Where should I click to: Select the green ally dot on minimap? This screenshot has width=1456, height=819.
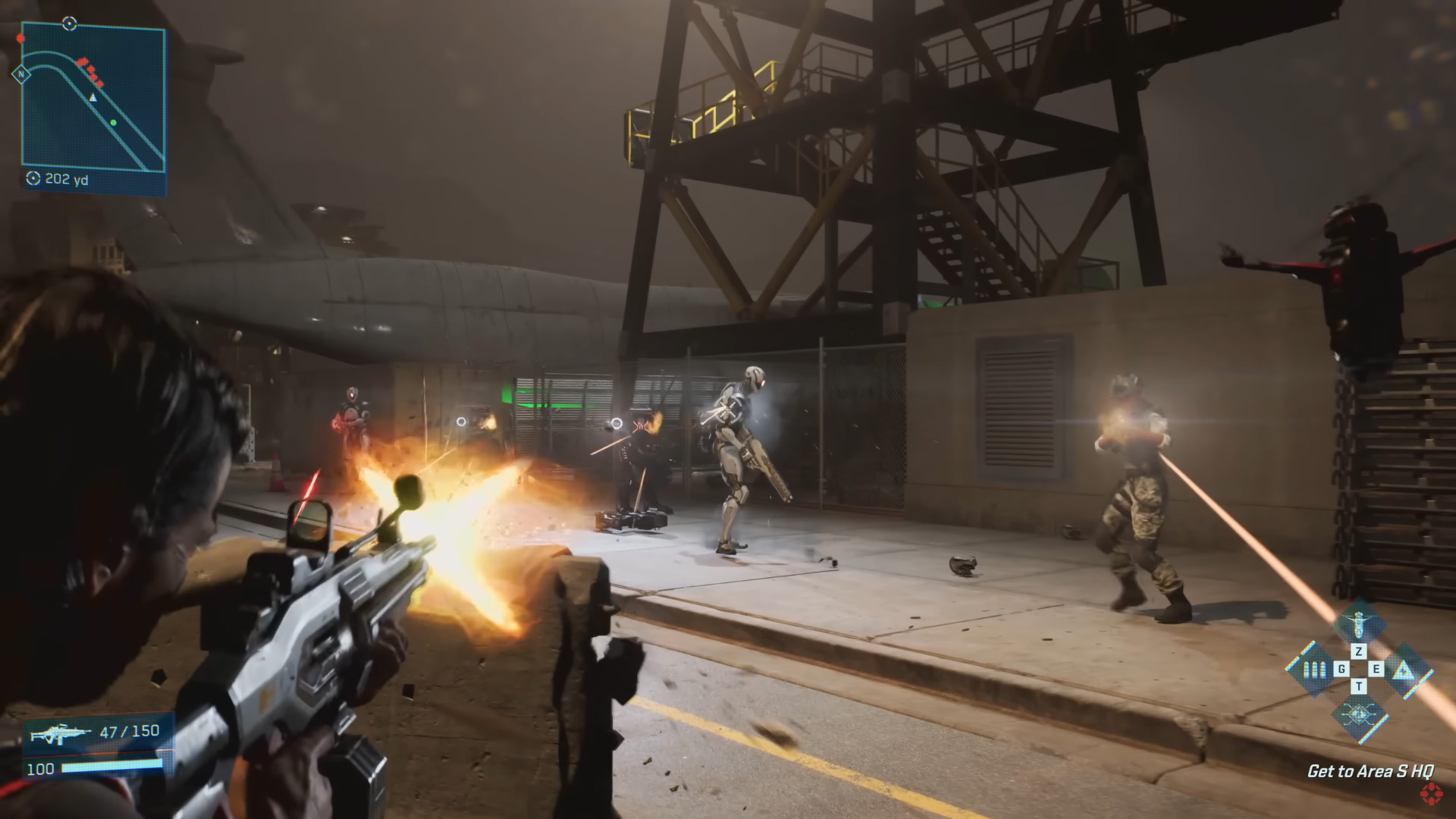click(113, 122)
